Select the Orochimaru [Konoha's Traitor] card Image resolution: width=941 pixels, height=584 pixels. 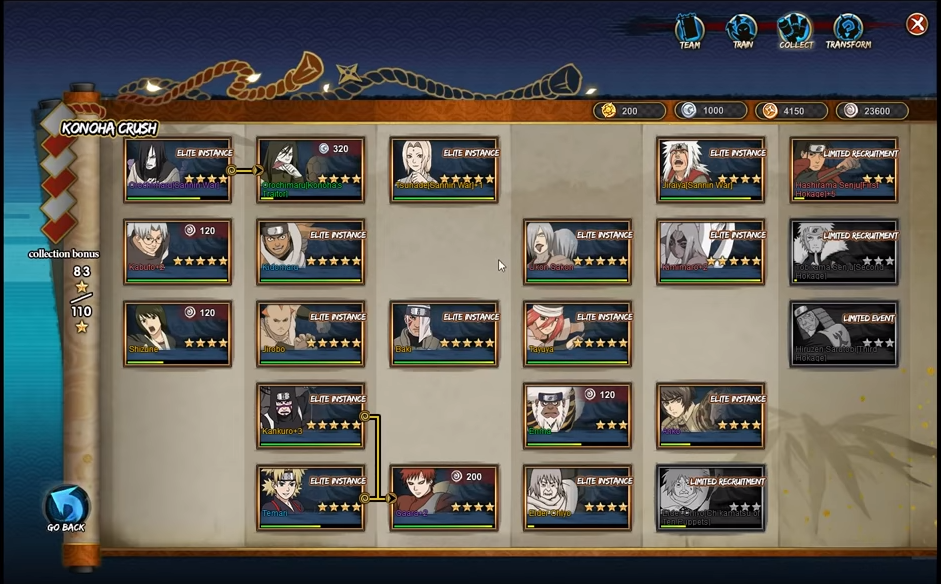pos(310,170)
